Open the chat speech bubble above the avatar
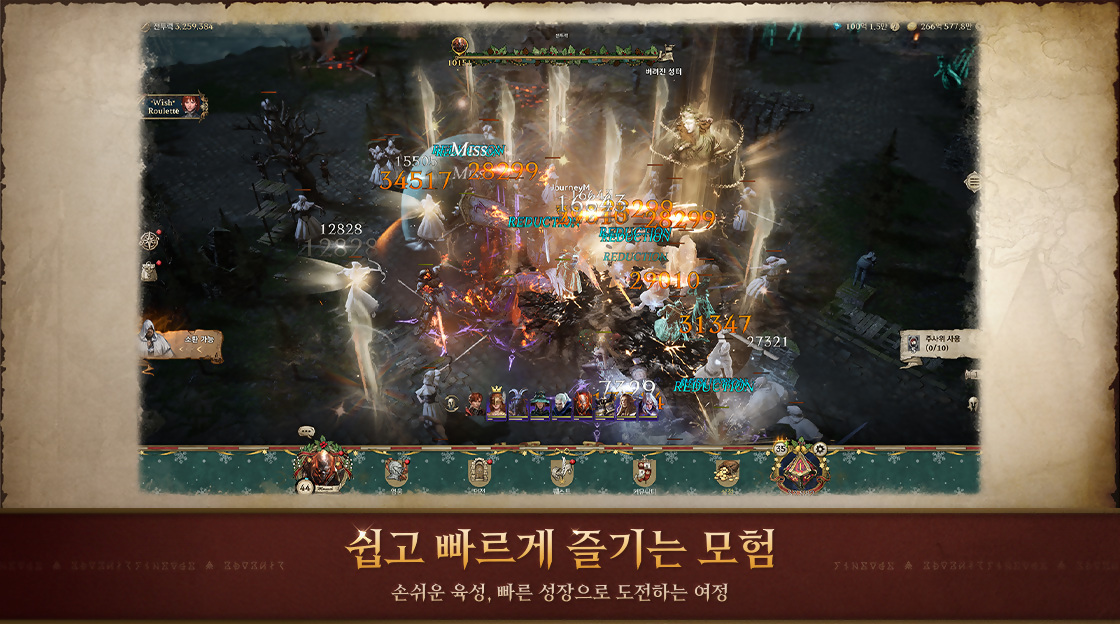1120x624 pixels. pos(307,432)
